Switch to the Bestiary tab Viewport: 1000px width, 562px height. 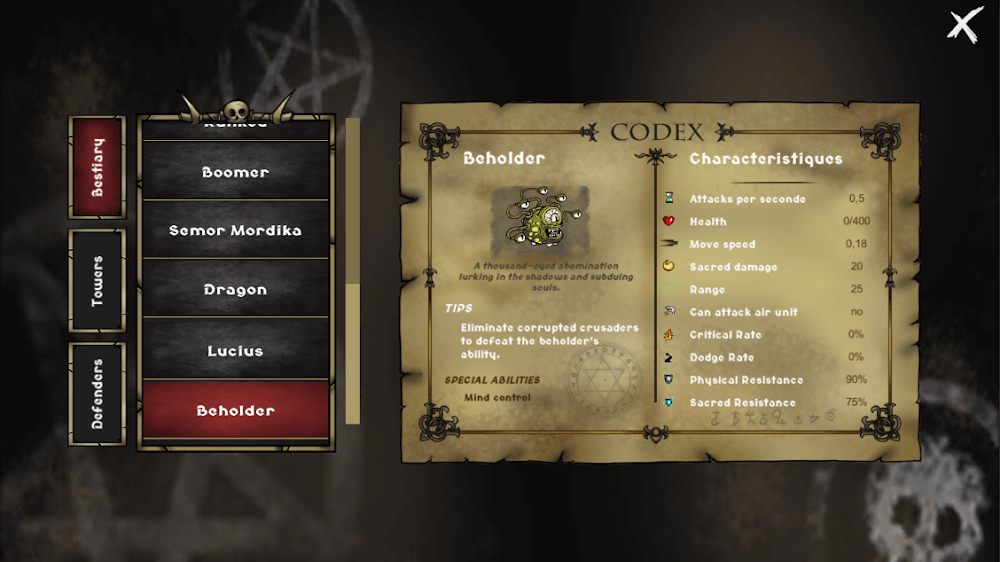(x=97, y=167)
